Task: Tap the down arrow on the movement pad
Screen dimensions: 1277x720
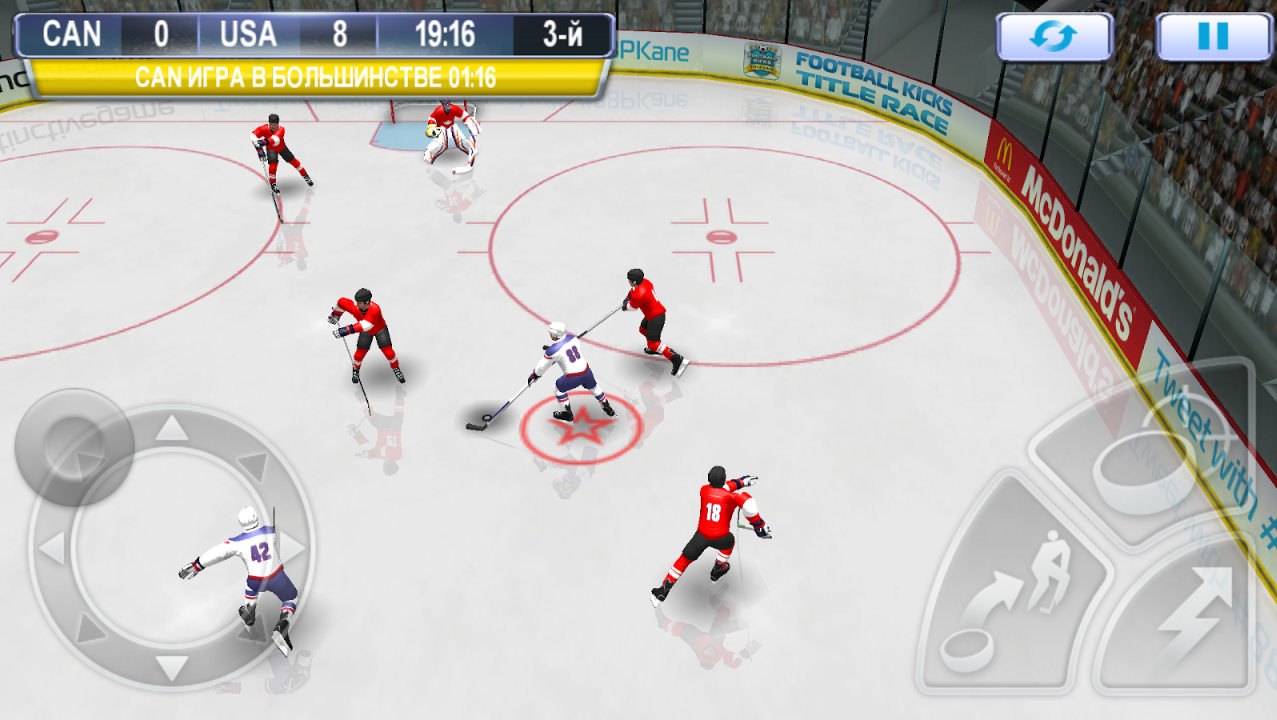Action: (172, 668)
